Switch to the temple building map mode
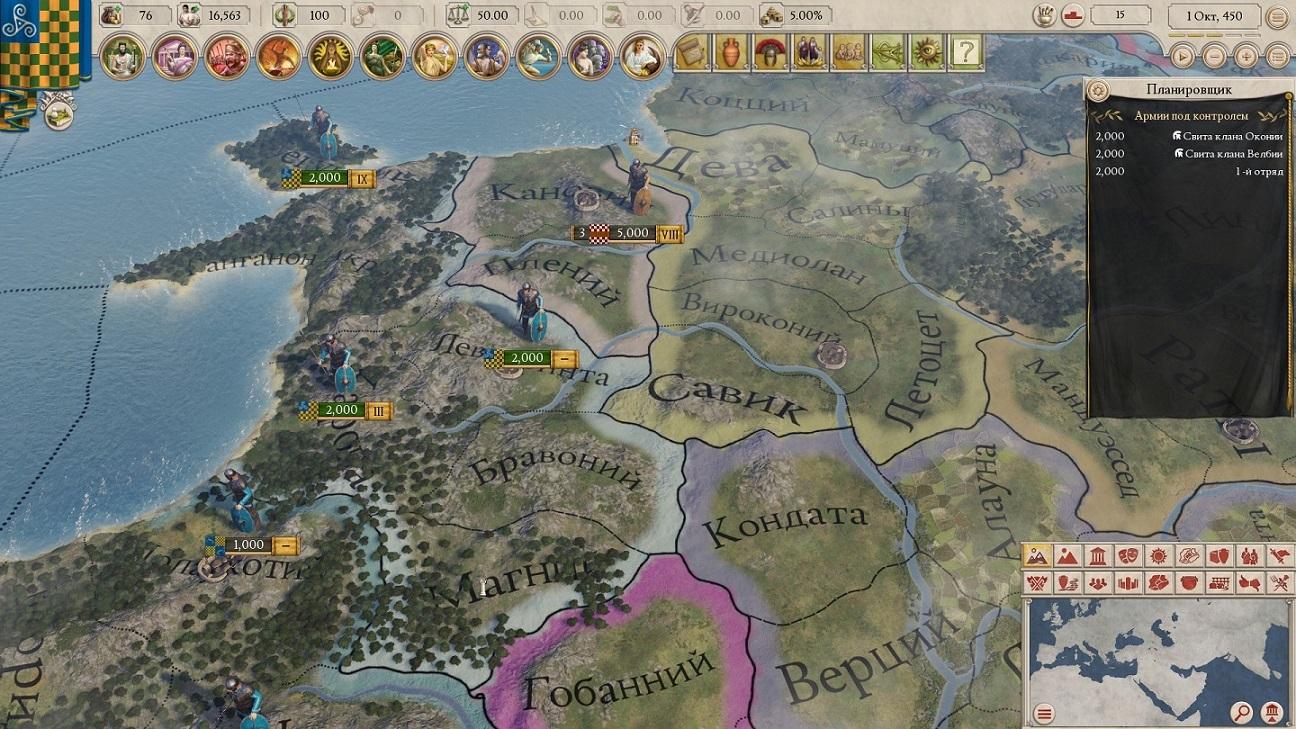Viewport: 1296px width, 729px height. [1098, 556]
